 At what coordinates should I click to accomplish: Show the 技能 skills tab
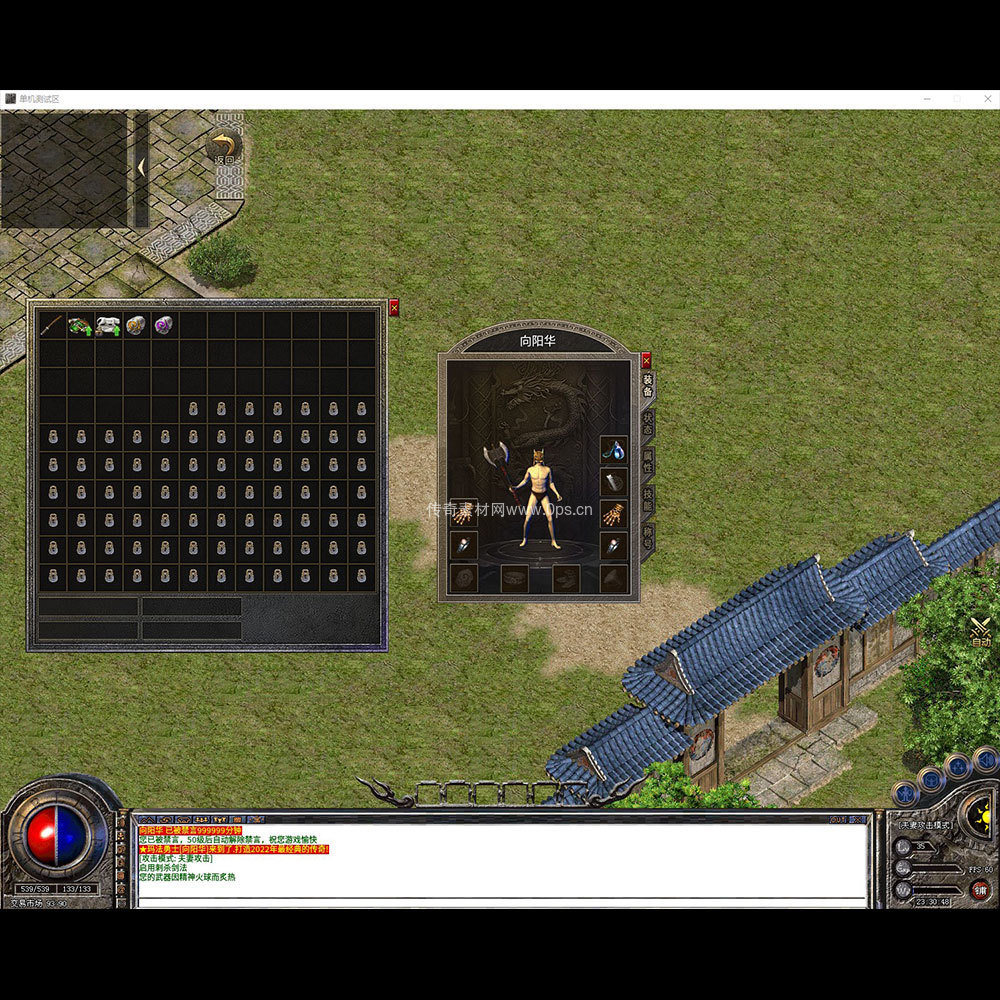tap(647, 498)
